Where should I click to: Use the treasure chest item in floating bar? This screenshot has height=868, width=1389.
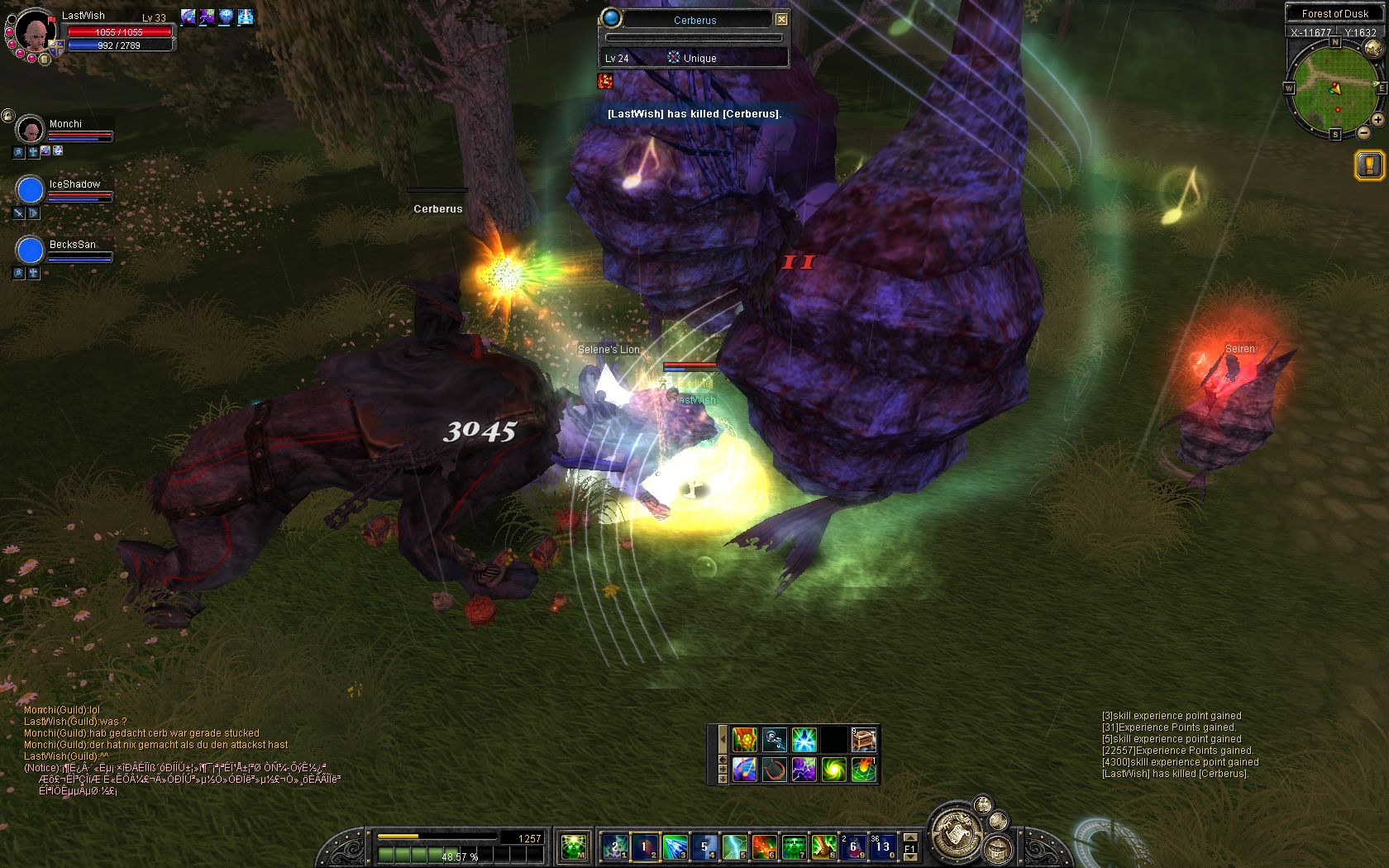click(864, 739)
